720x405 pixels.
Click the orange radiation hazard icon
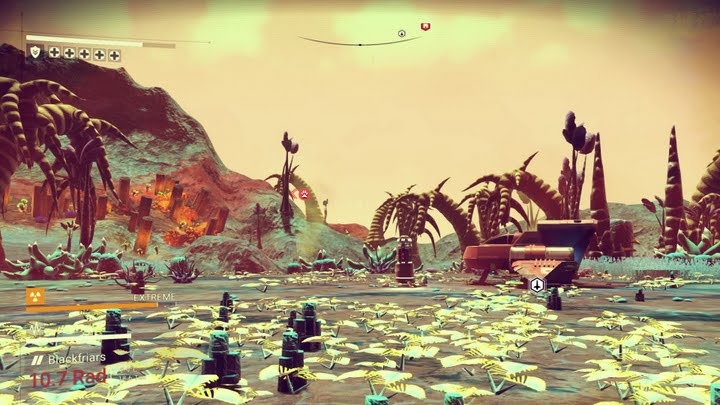(x=34, y=296)
